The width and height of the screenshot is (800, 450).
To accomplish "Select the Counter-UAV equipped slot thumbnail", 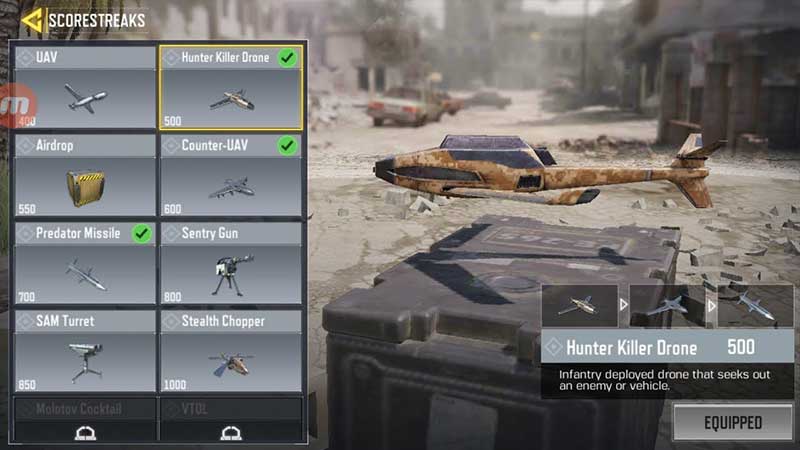I will tap(668, 305).
